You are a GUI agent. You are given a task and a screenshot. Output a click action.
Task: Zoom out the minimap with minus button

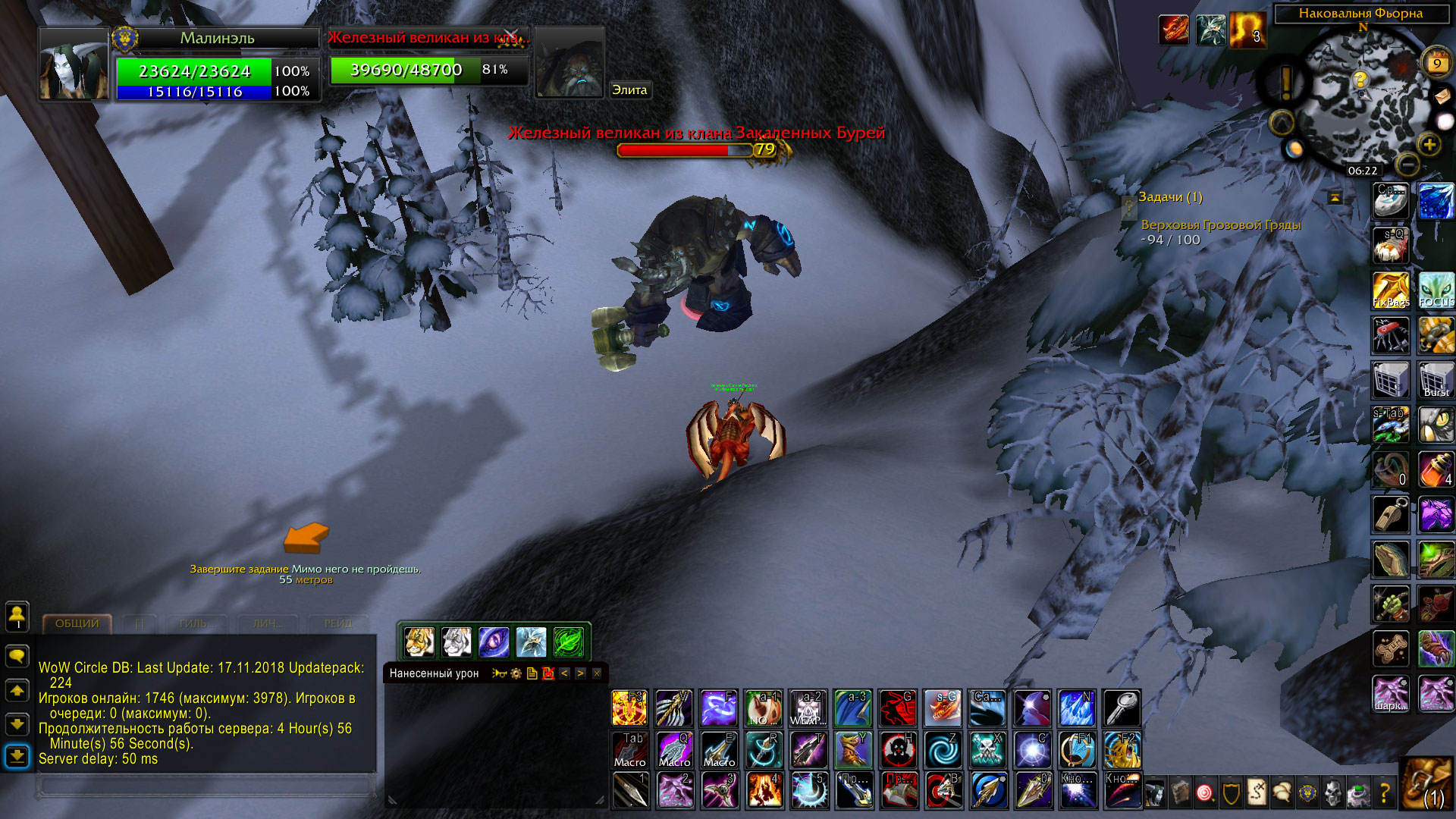1407,163
